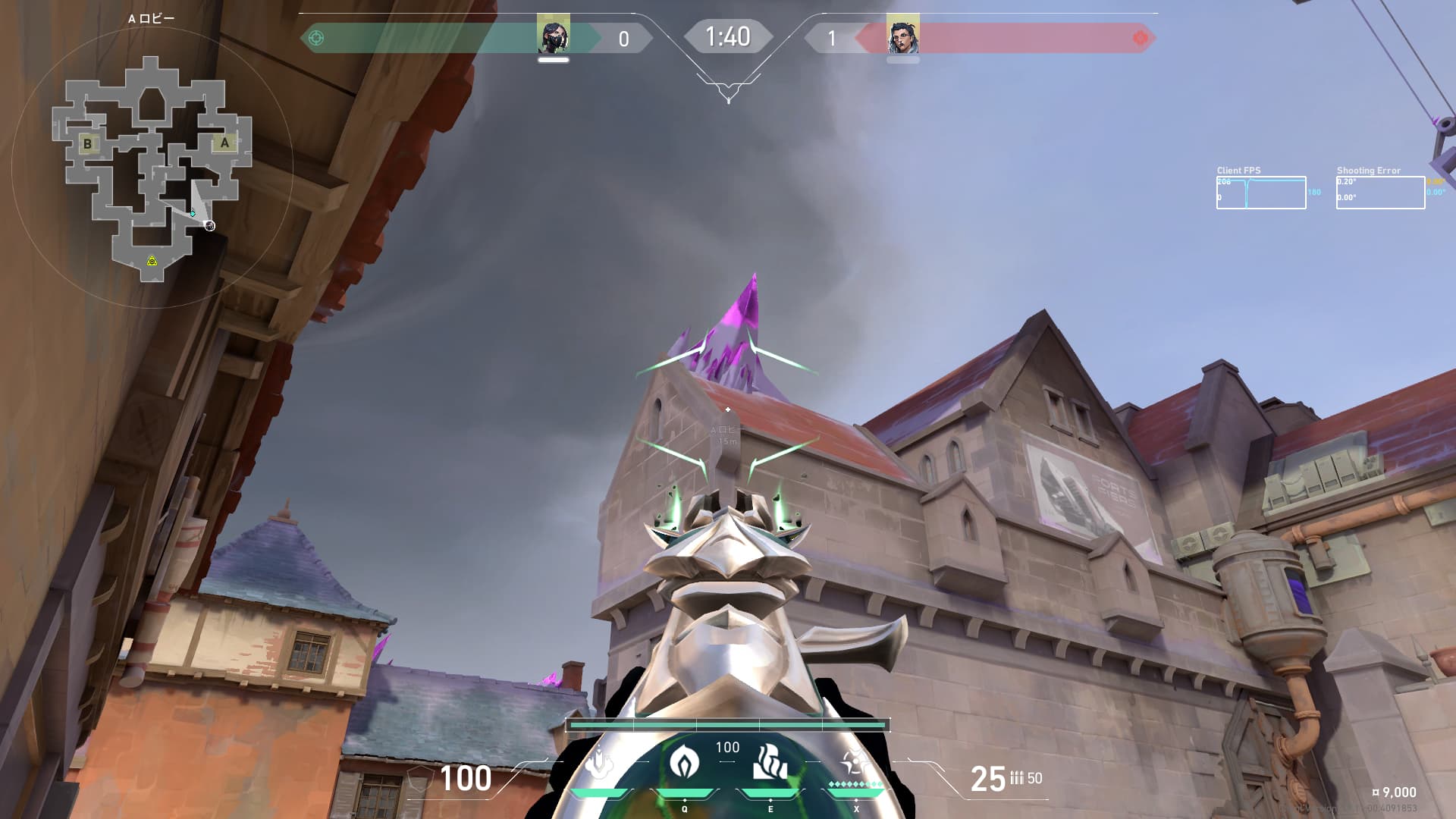This screenshot has width=1456, height=819.
Task: Click the minimap in the corner
Action: pos(152,168)
